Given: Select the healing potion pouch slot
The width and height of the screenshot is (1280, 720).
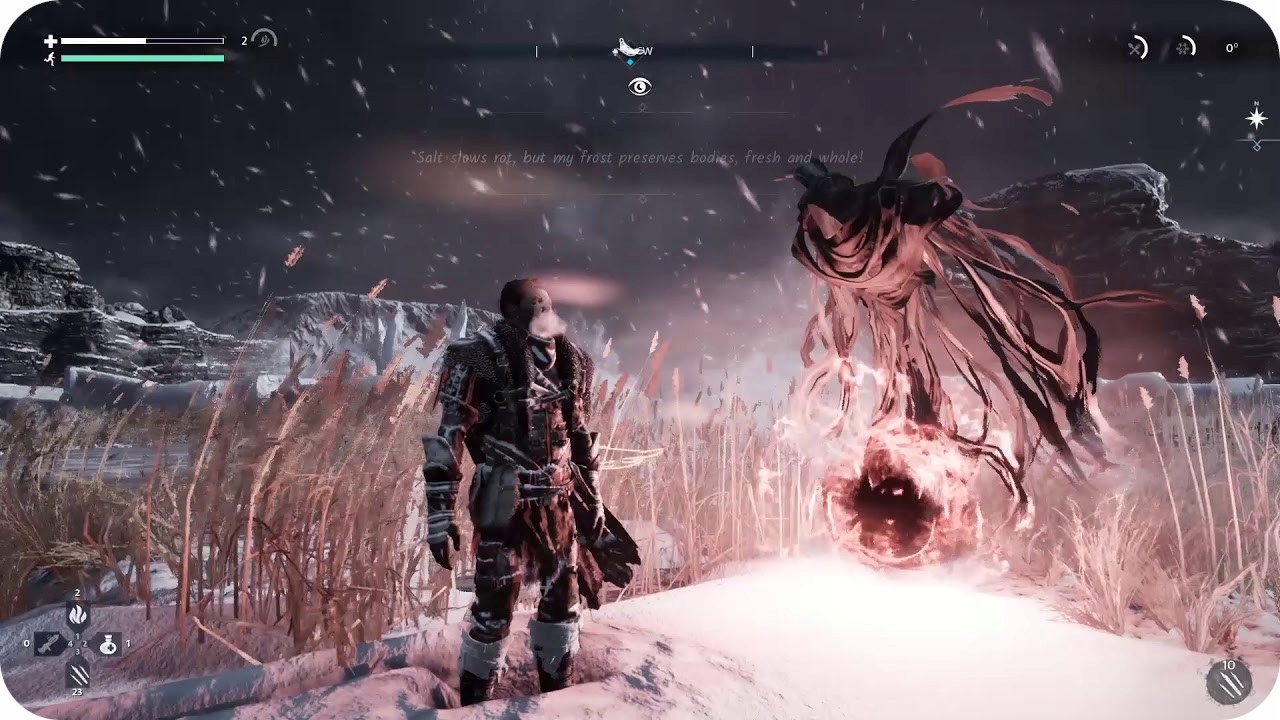Looking at the screenshot, I should tap(109, 645).
